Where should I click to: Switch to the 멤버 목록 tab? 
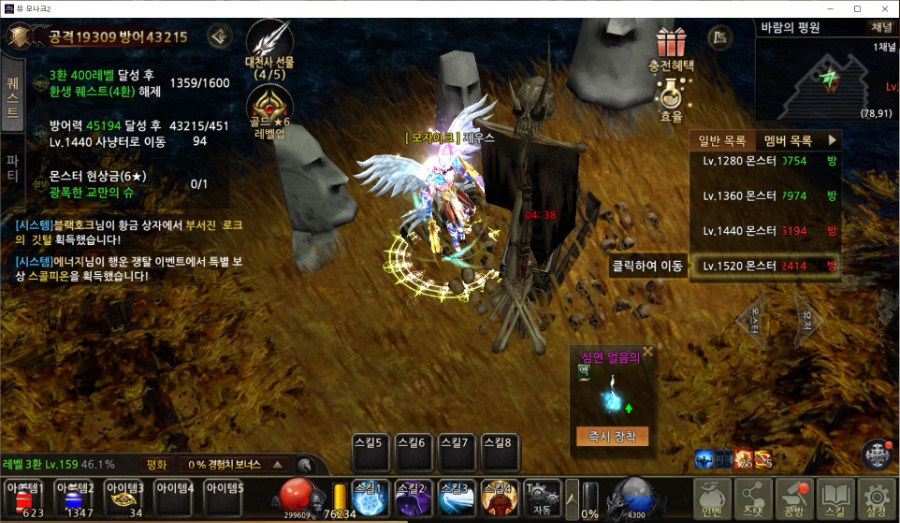tap(787, 141)
